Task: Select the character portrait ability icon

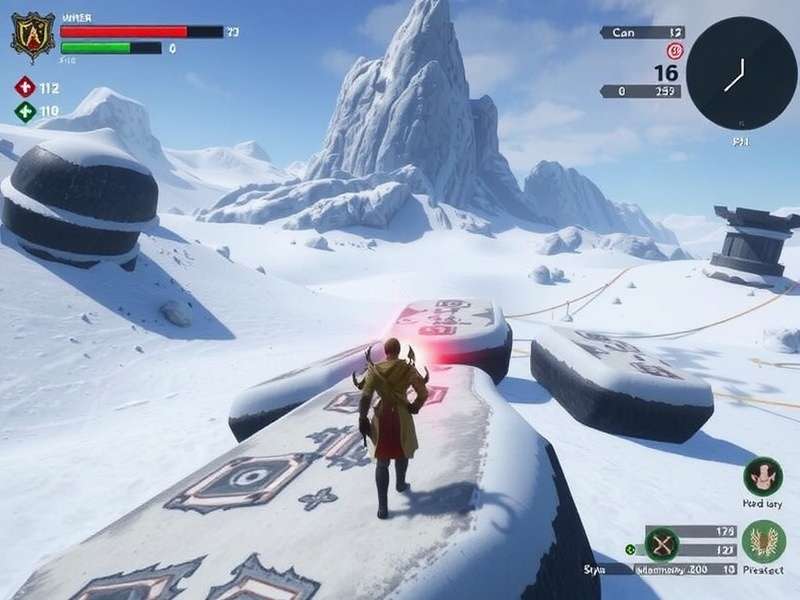Action: (763, 477)
